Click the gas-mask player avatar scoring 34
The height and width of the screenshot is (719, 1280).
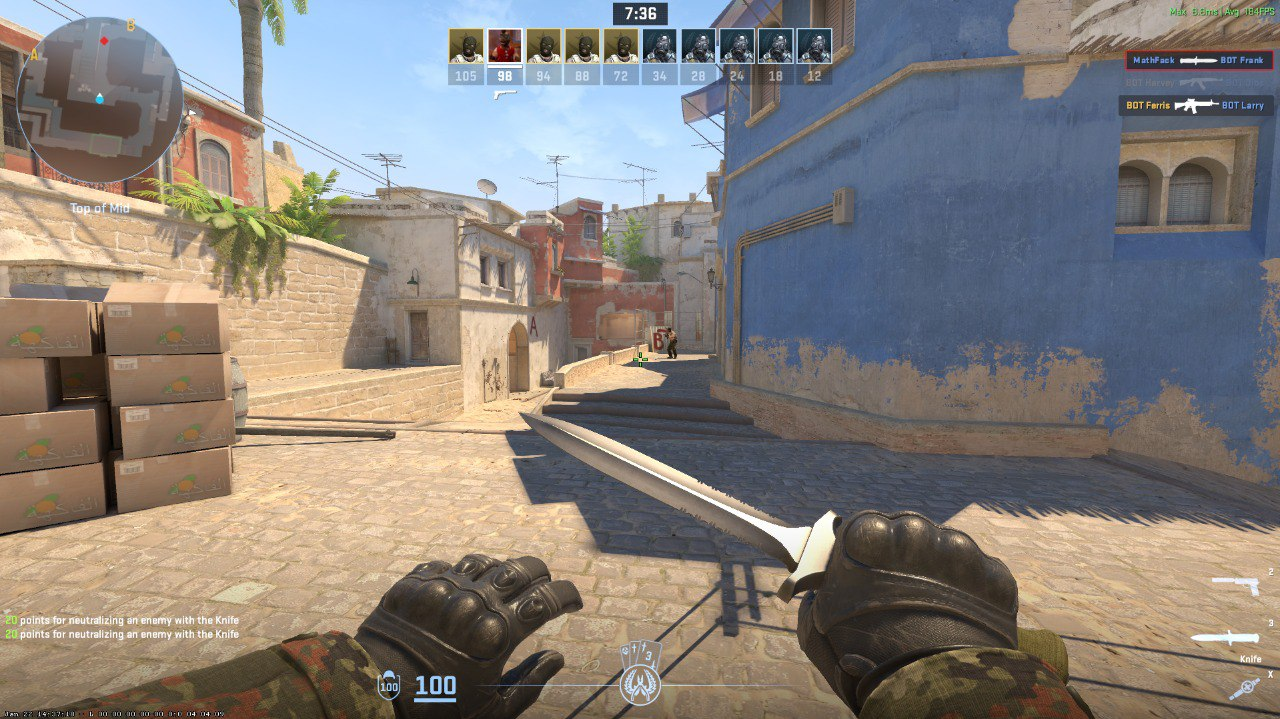pos(659,46)
